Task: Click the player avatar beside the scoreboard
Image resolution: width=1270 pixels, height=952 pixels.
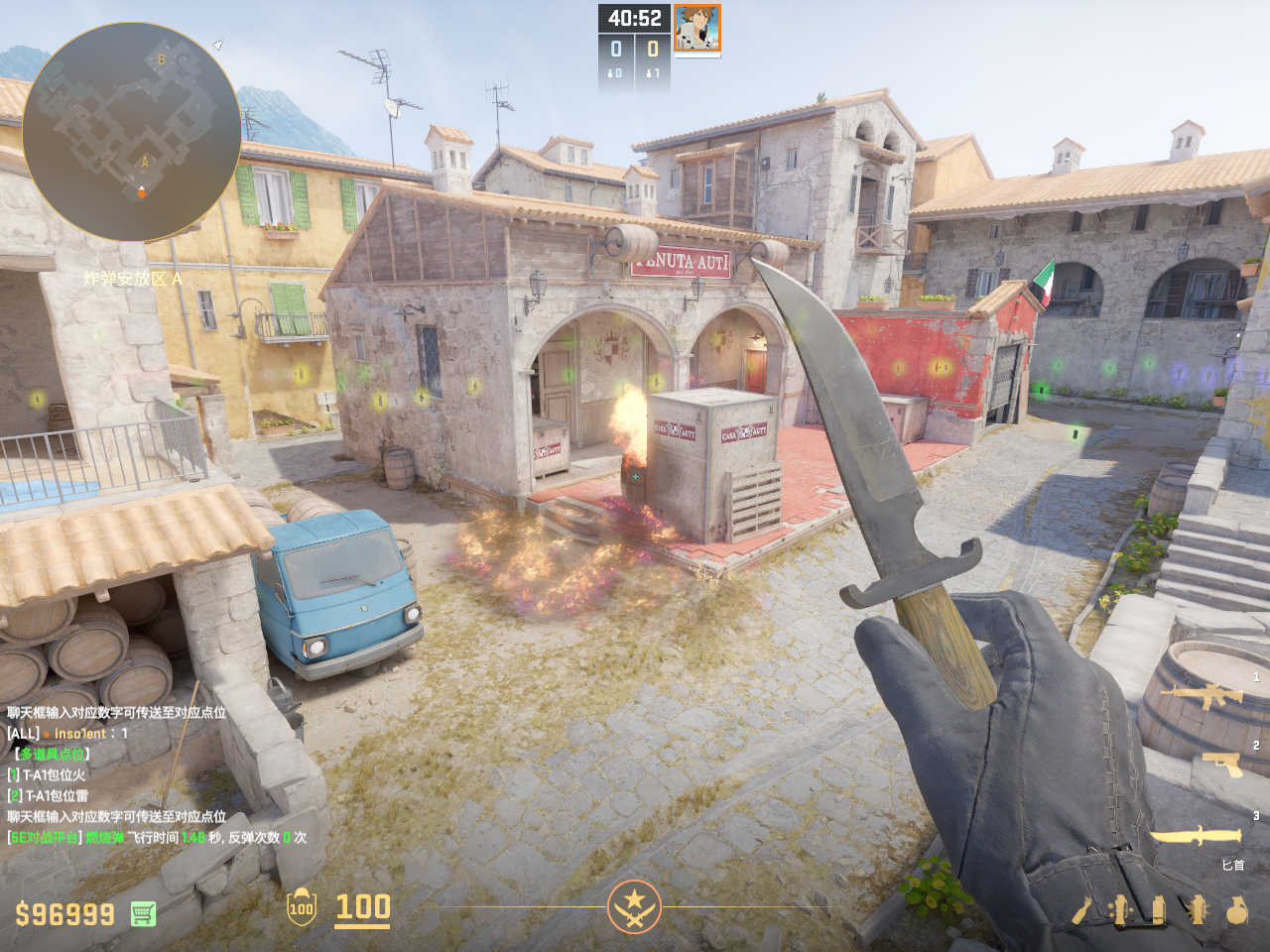Action: [x=697, y=28]
